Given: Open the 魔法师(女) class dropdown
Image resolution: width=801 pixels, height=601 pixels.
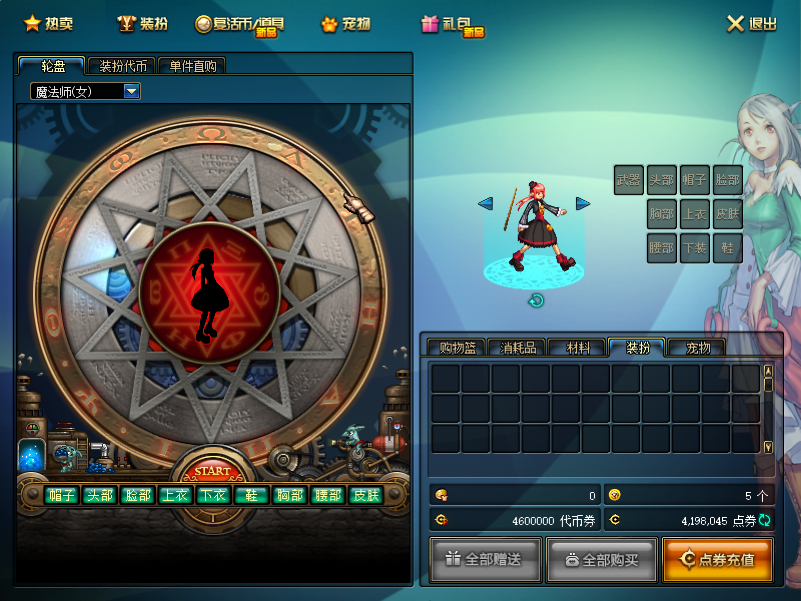Looking at the screenshot, I should pyautogui.click(x=131, y=91).
